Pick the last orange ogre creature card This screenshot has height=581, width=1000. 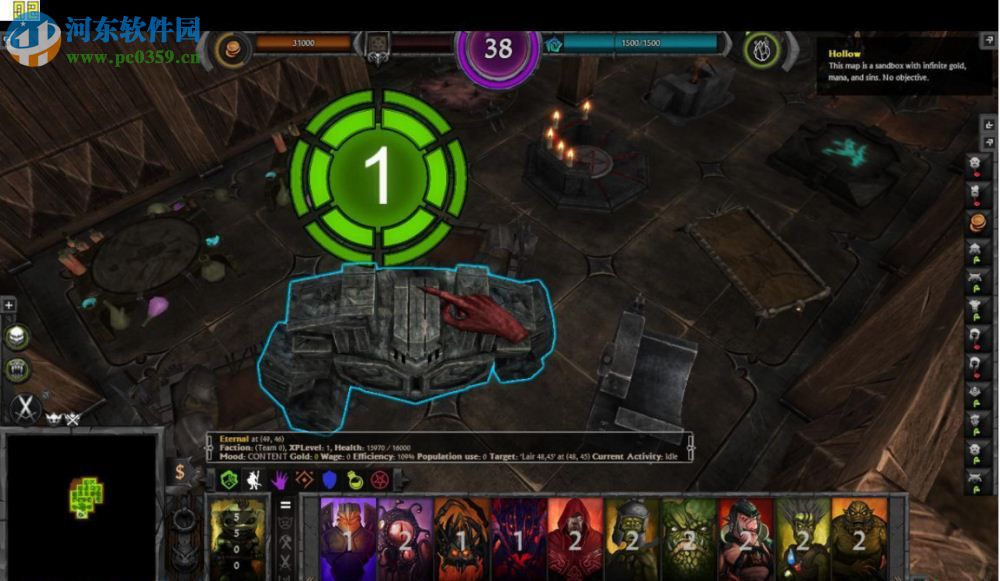pos(859,538)
